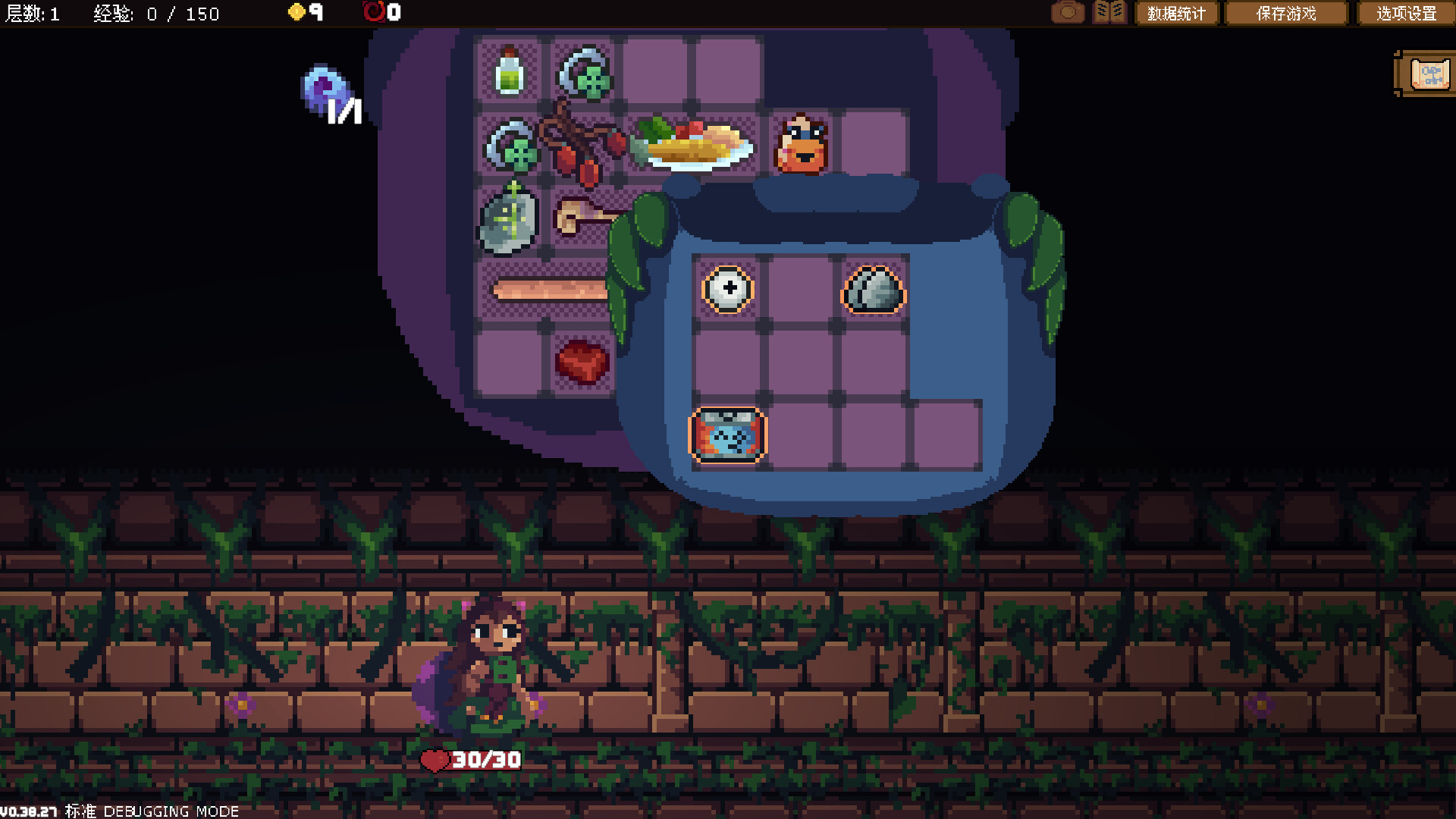Click the 保存游戏 save game button
The width and height of the screenshot is (1456, 819).
[x=1286, y=13]
